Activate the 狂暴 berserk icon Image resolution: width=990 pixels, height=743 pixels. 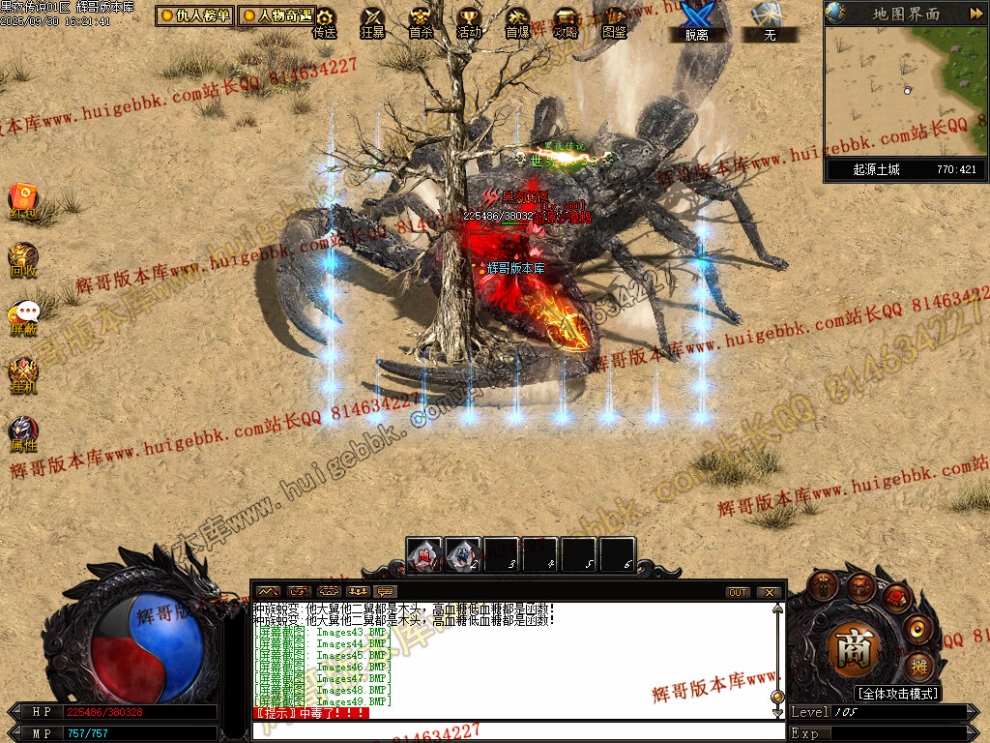pyautogui.click(x=372, y=22)
